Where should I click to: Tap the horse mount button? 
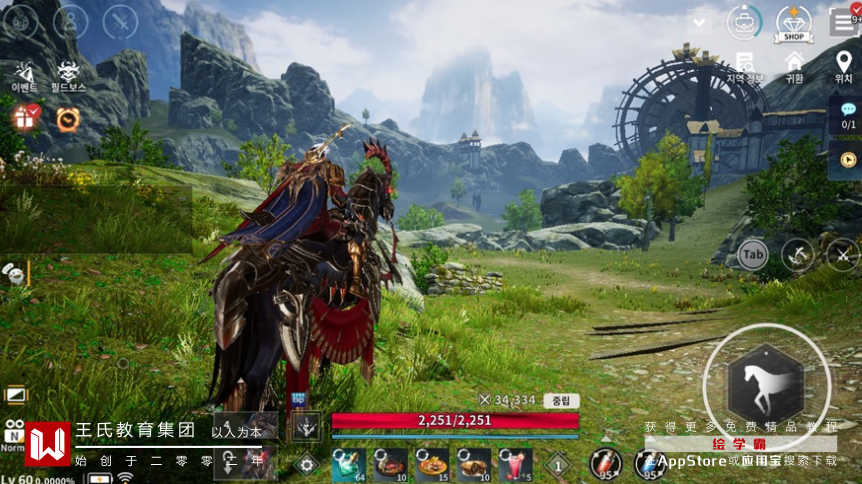tap(765, 385)
